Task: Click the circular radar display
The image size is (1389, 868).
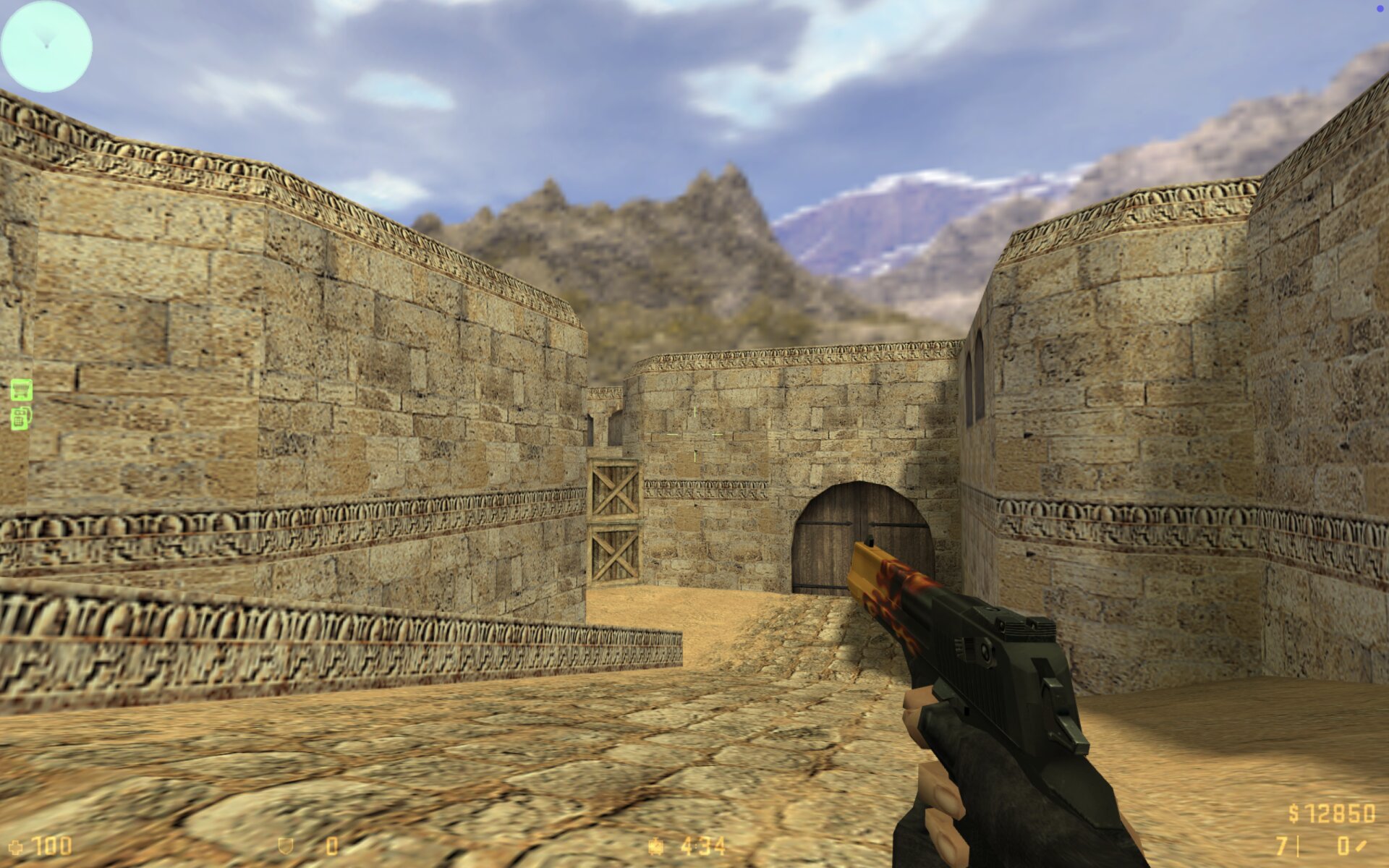Action: click(x=46, y=46)
